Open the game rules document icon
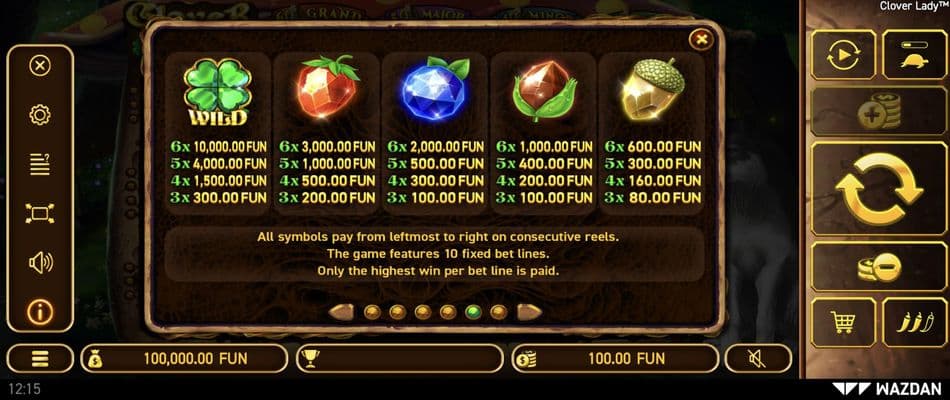 point(40,164)
